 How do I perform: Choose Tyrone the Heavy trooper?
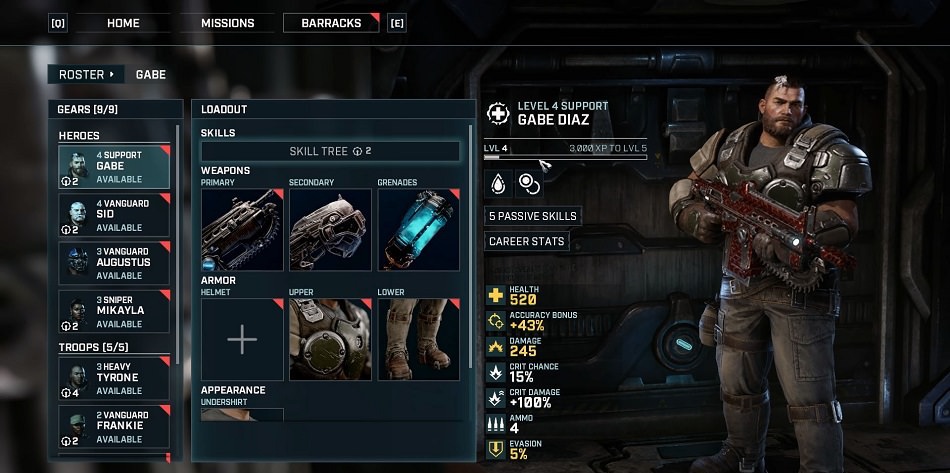(x=114, y=379)
